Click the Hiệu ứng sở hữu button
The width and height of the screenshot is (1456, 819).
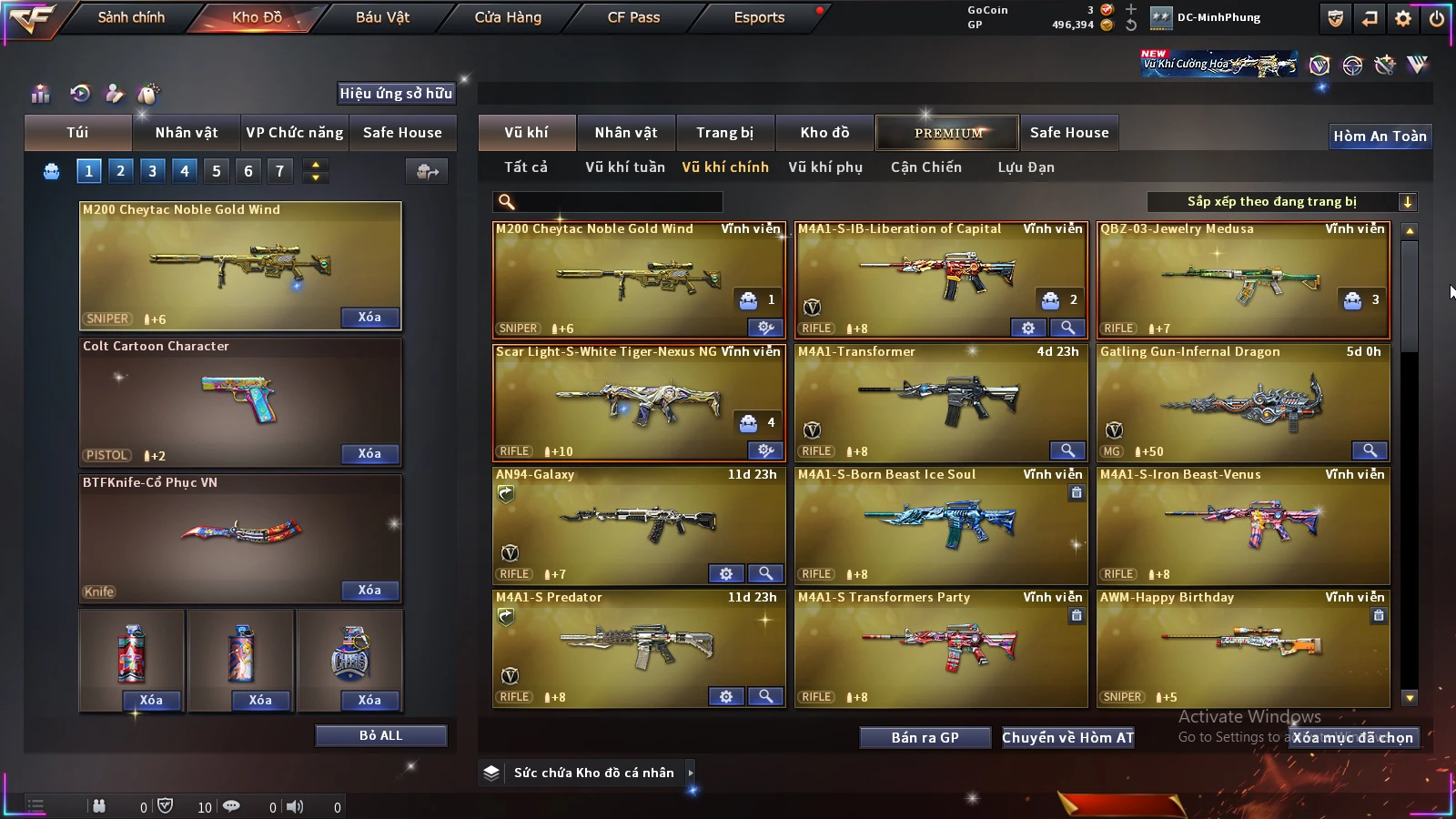[396, 94]
